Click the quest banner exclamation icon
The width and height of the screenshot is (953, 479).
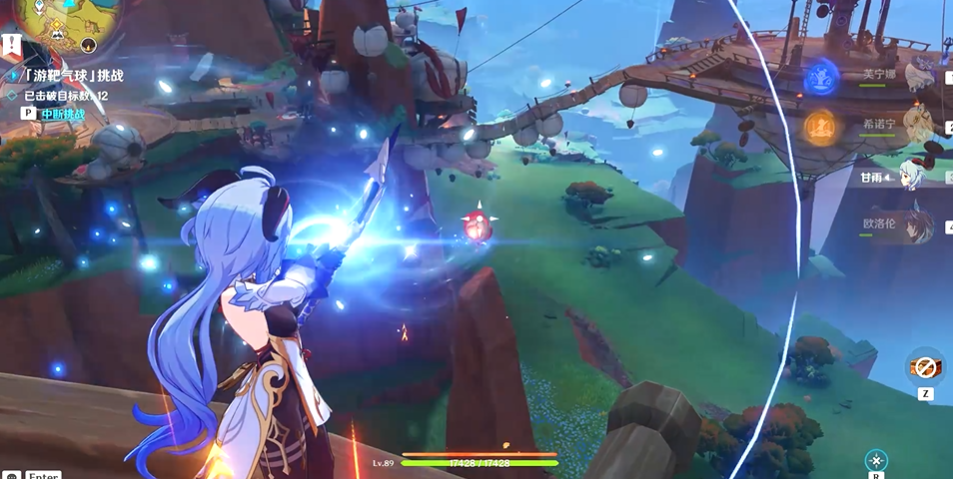pyautogui.click(x=12, y=45)
